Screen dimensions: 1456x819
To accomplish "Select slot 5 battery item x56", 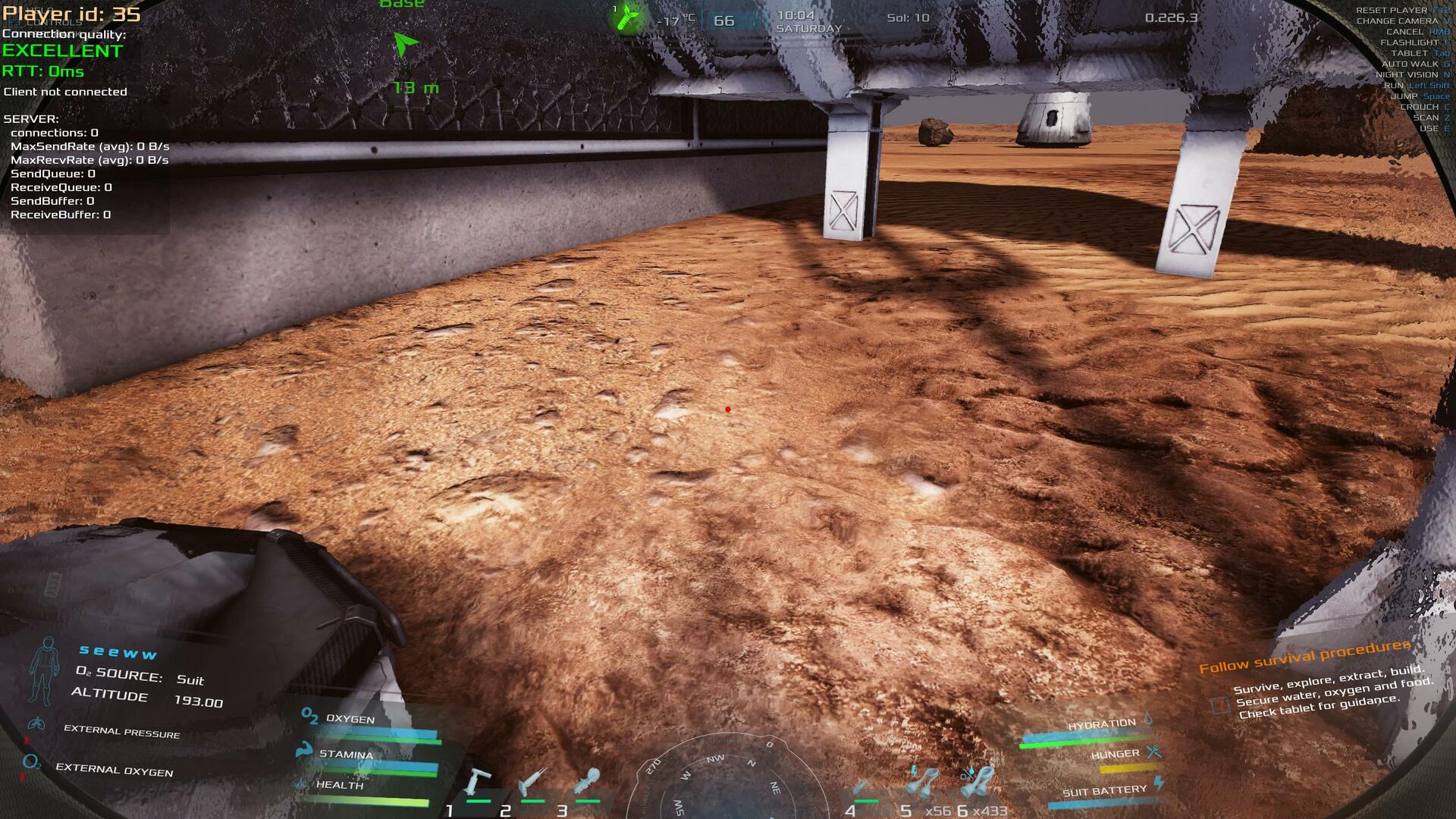I will (921, 781).
